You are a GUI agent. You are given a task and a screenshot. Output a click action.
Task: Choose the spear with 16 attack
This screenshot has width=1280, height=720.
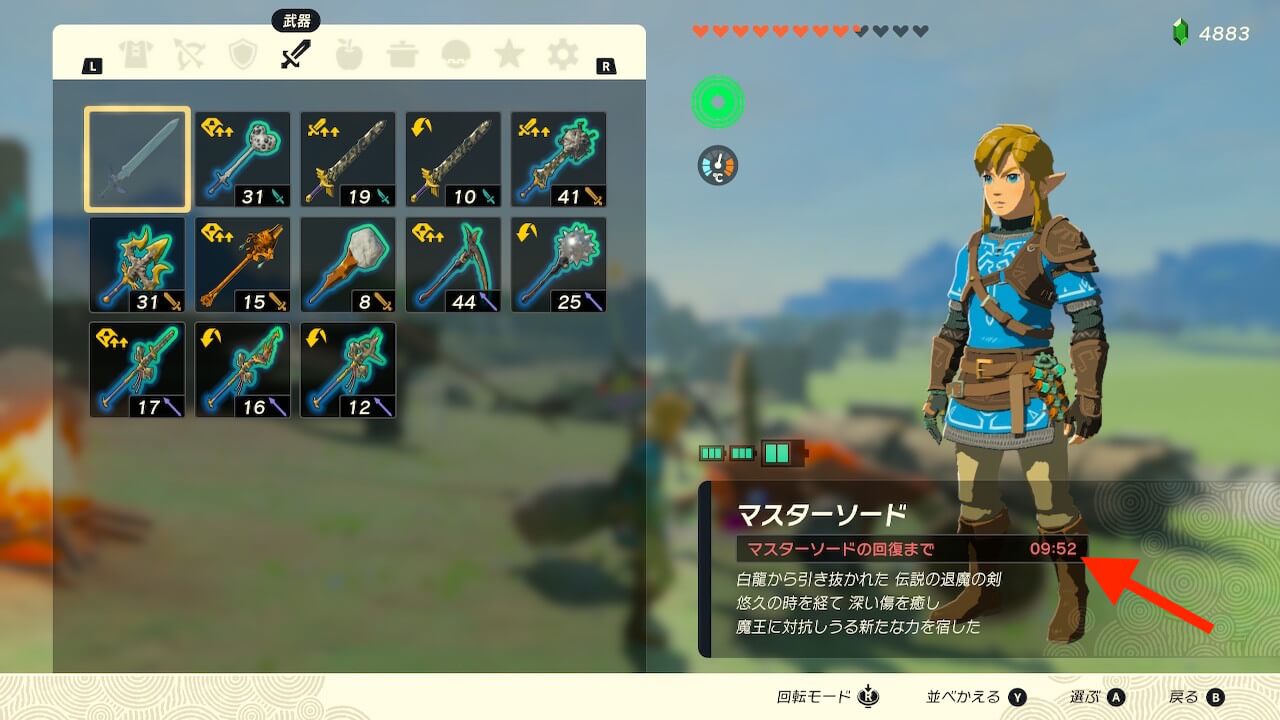coord(243,370)
